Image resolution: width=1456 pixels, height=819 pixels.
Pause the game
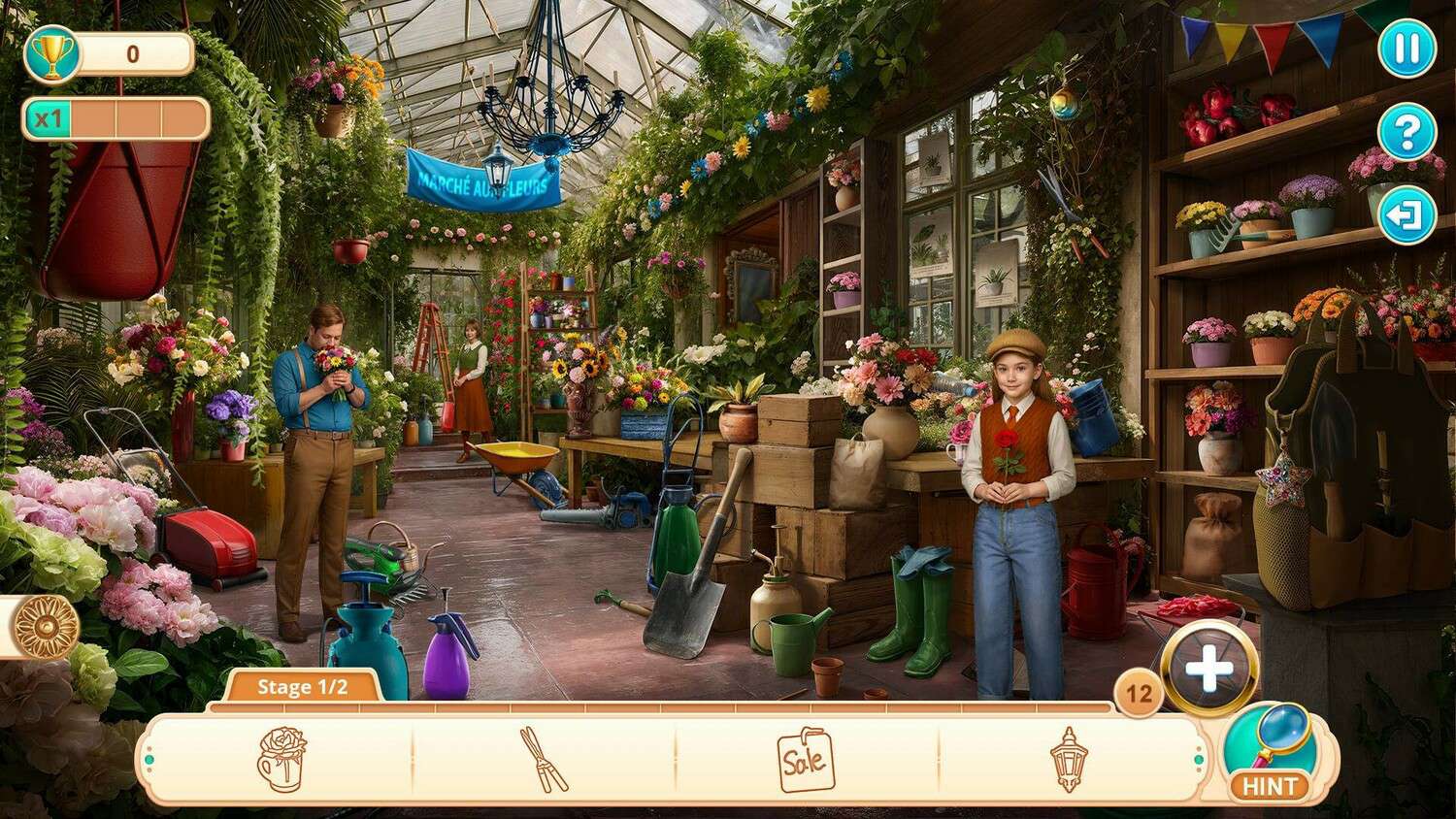(1406, 48)
